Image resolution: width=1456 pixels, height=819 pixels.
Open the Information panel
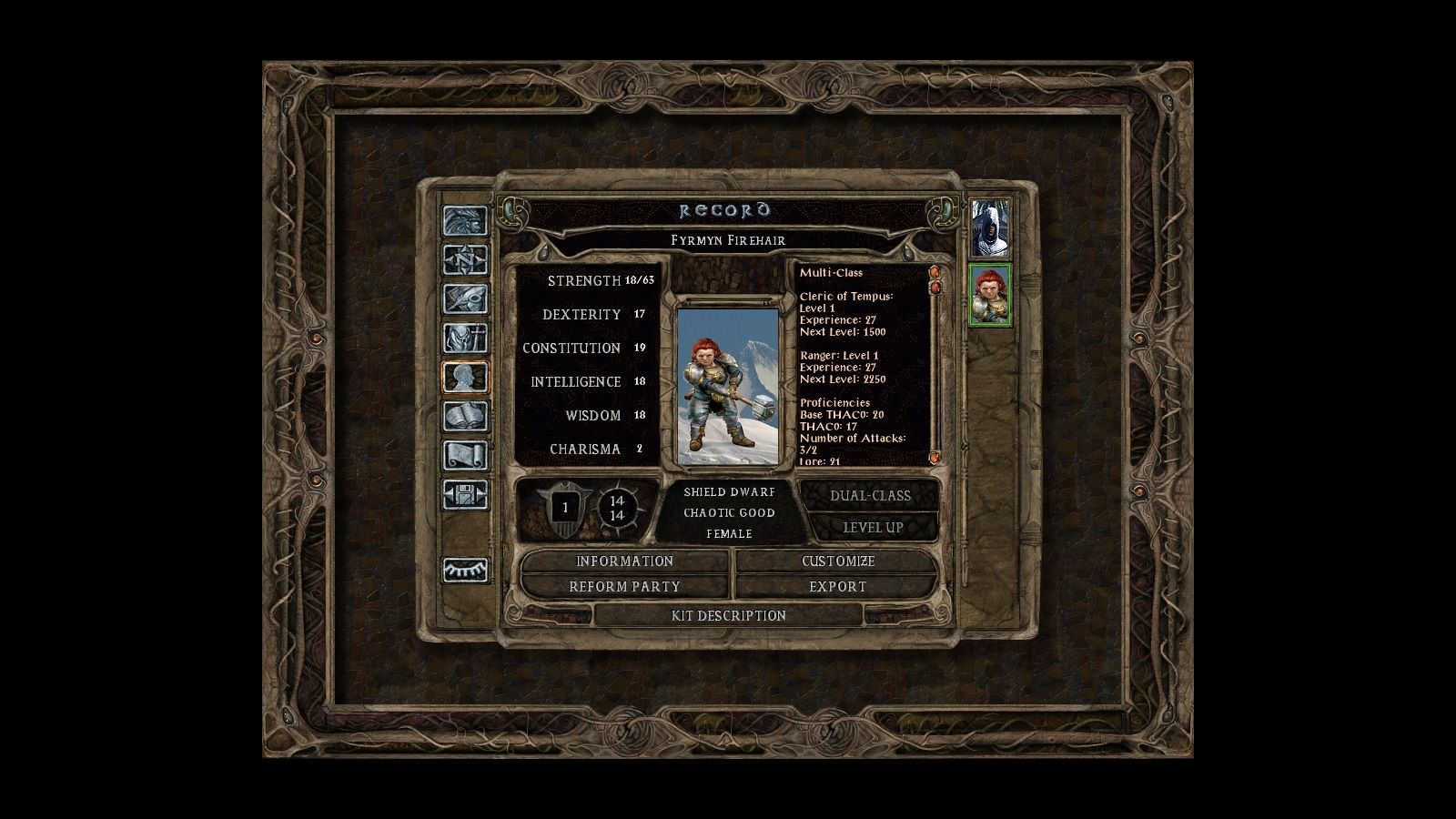tap(624, 561)
